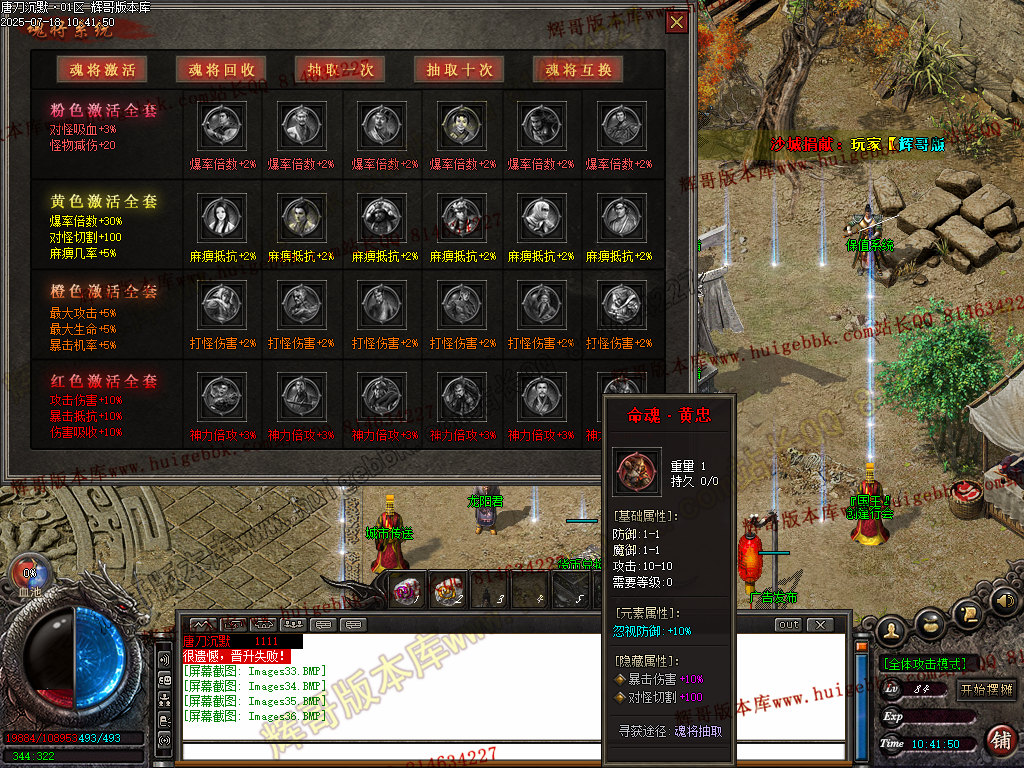Image resolution: width=1024 pixels, height=768 pixels.
Task: Open the 魂将回收 recycle option
Action: 222,69
